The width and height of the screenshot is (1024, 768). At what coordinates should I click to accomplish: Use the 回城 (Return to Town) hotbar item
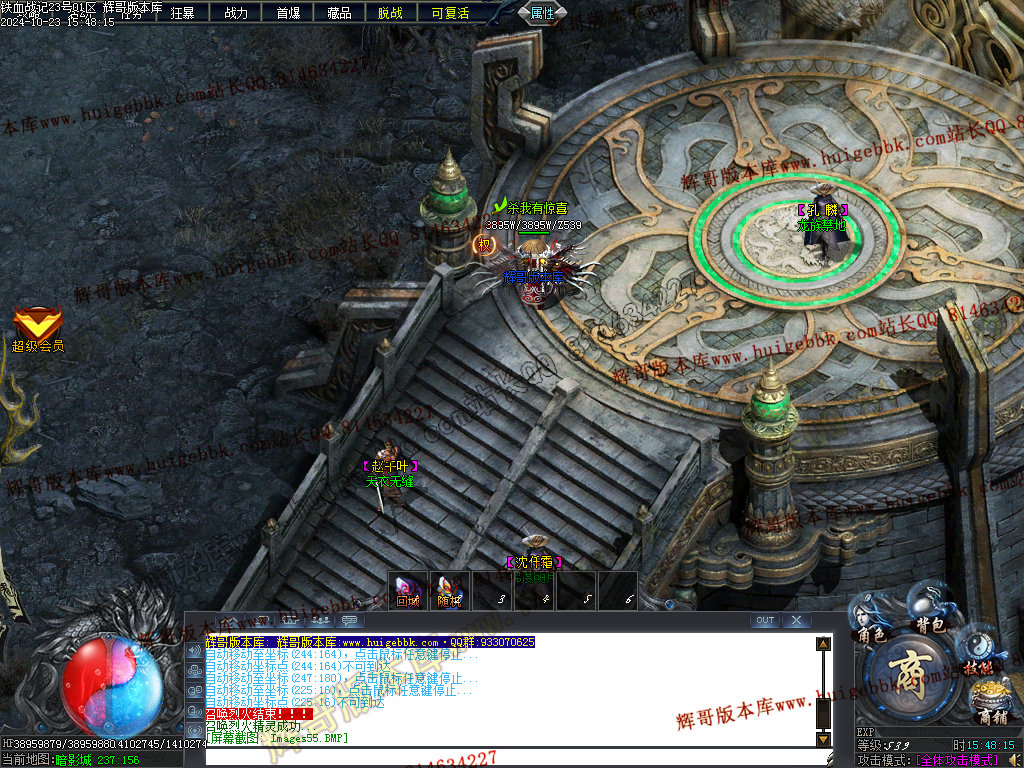pos(408,590)
